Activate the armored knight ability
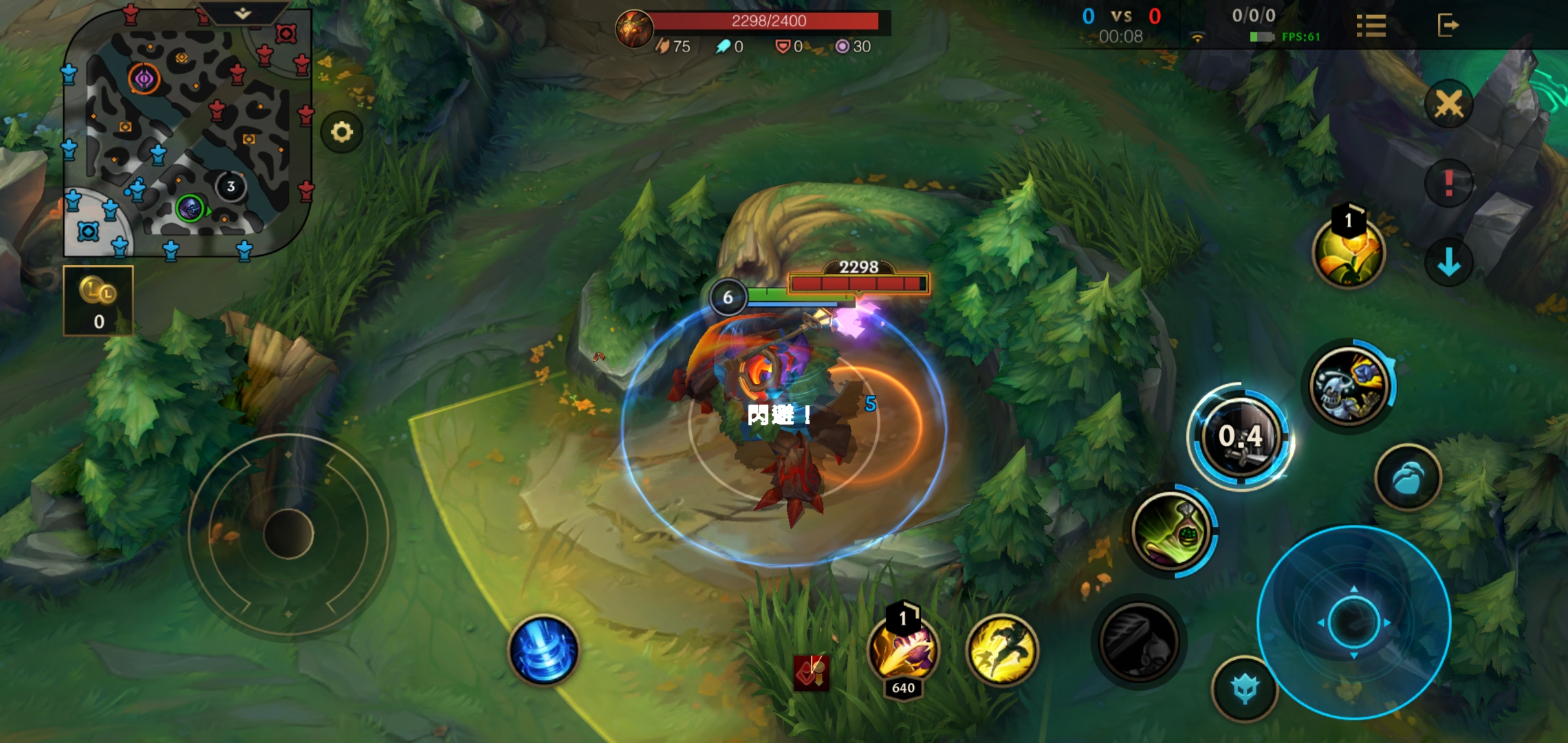Viewport: 1568px width, 743px height. point(1349,385)
